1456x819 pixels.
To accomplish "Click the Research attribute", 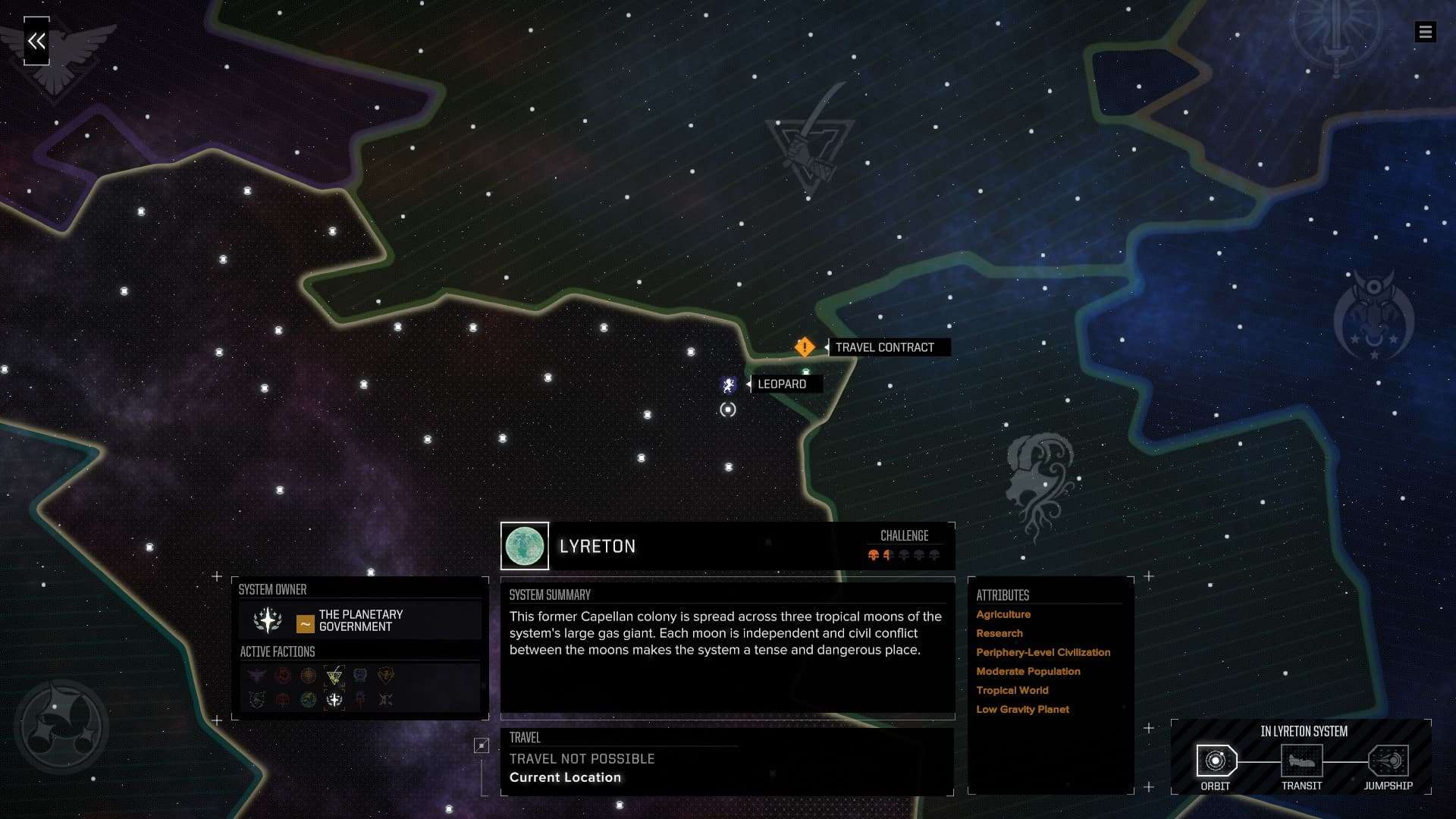I will (x=999, y=633).
